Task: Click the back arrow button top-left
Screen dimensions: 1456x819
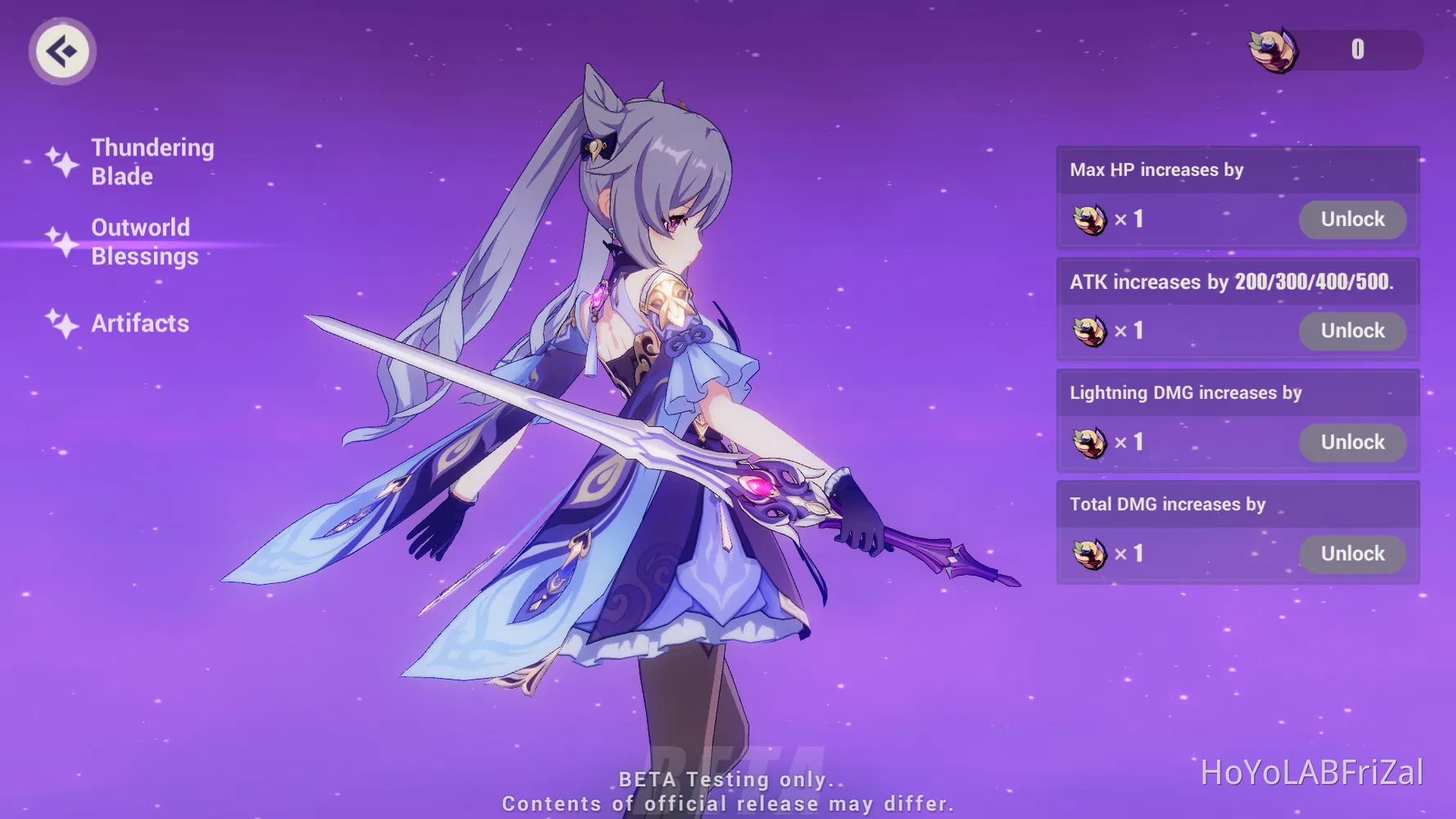Action: pos(62,51)
